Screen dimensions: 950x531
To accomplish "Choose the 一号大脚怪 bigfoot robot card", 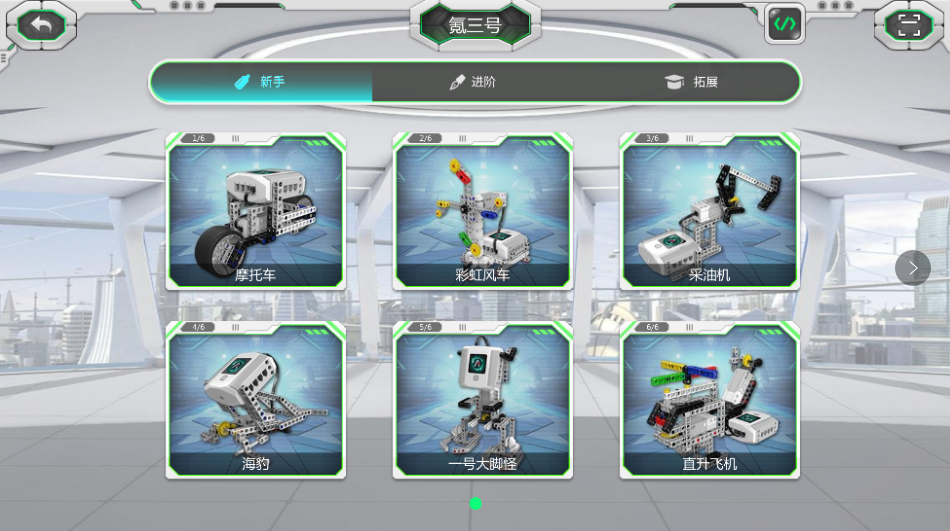I will coord(482,401).
